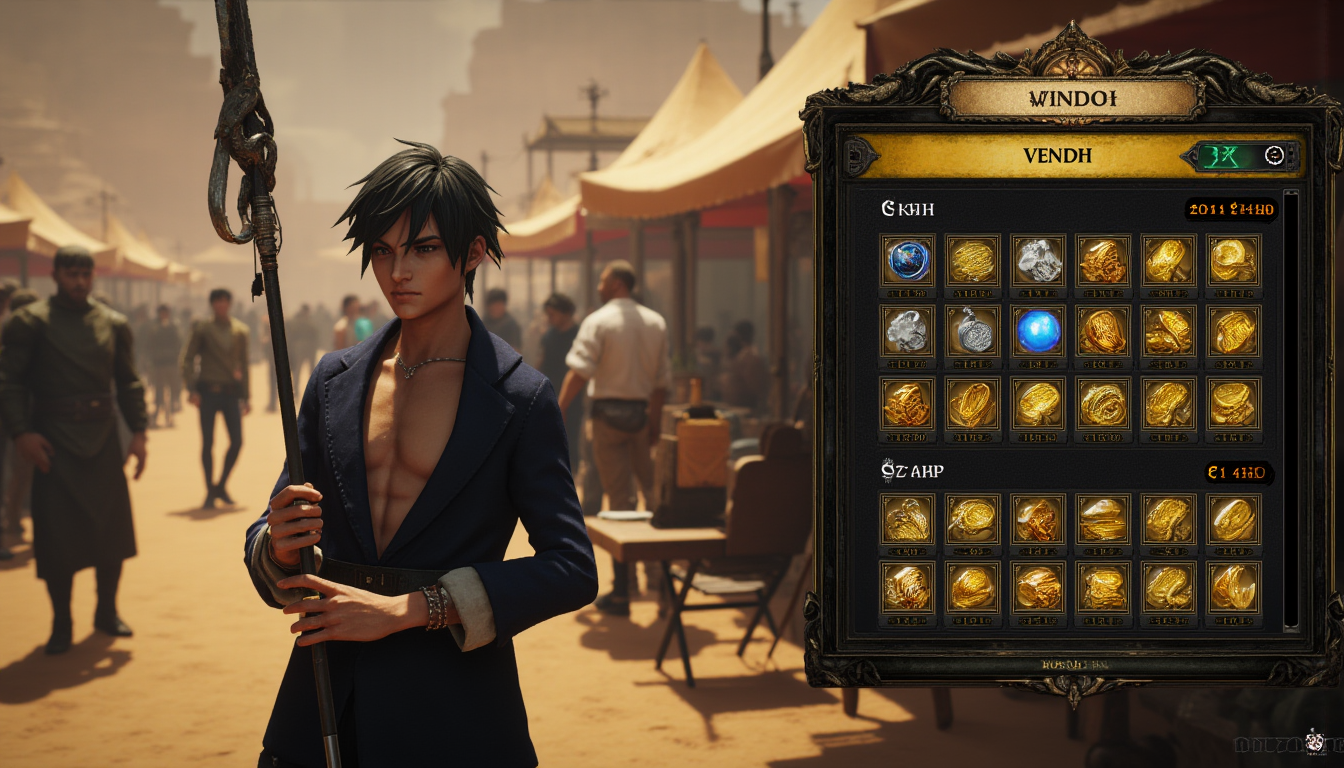Image resolution: width=1344 pixels, height=768 pixels.
Task: Click the green 3X multiplier button
Action: (1222, 156)
